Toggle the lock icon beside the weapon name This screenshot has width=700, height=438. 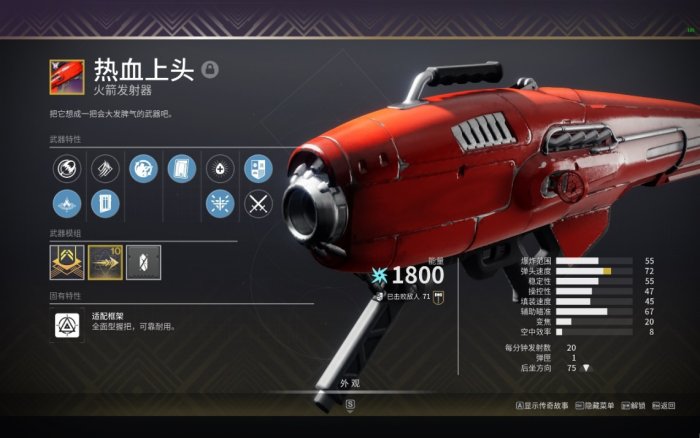pos(210,69)
